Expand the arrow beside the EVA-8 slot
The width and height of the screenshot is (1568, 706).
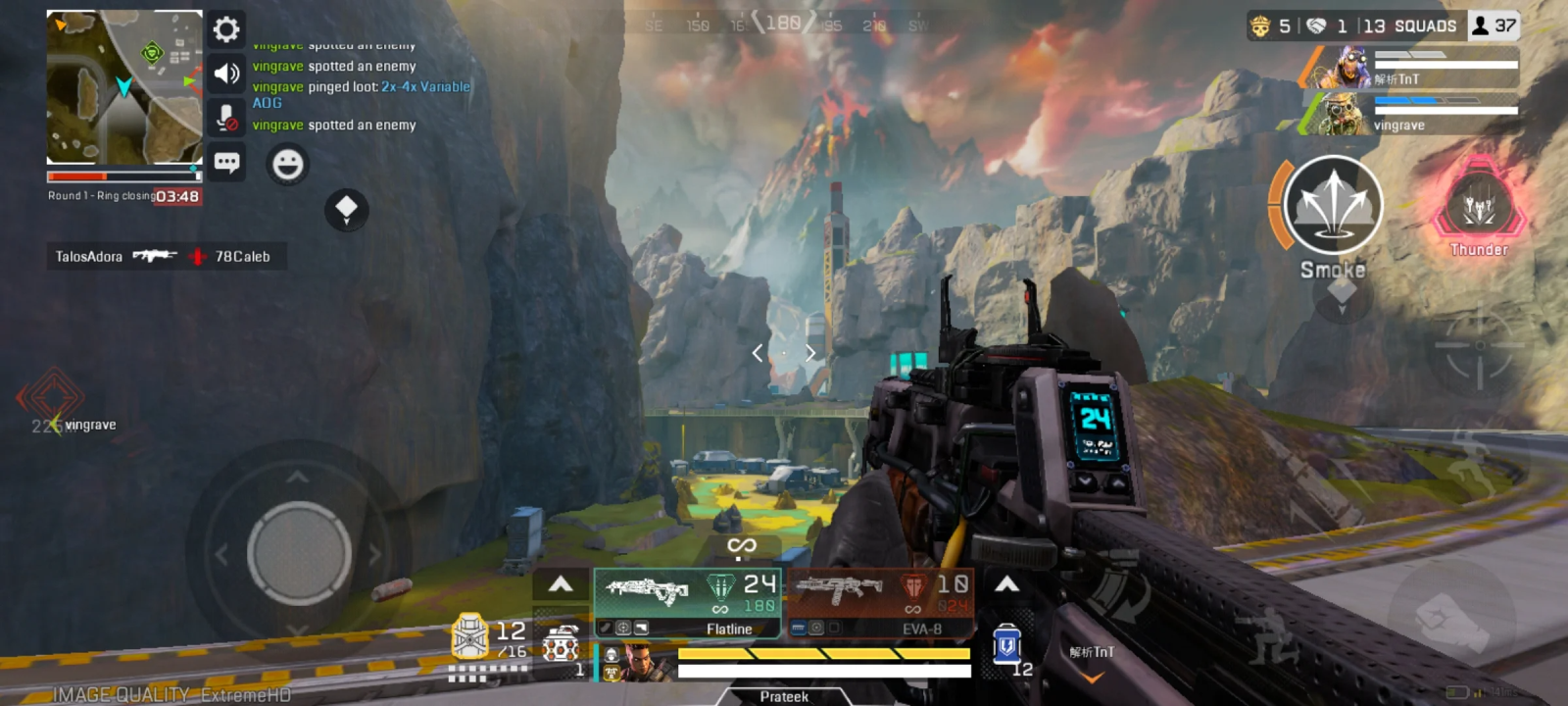click(1006, 585)
